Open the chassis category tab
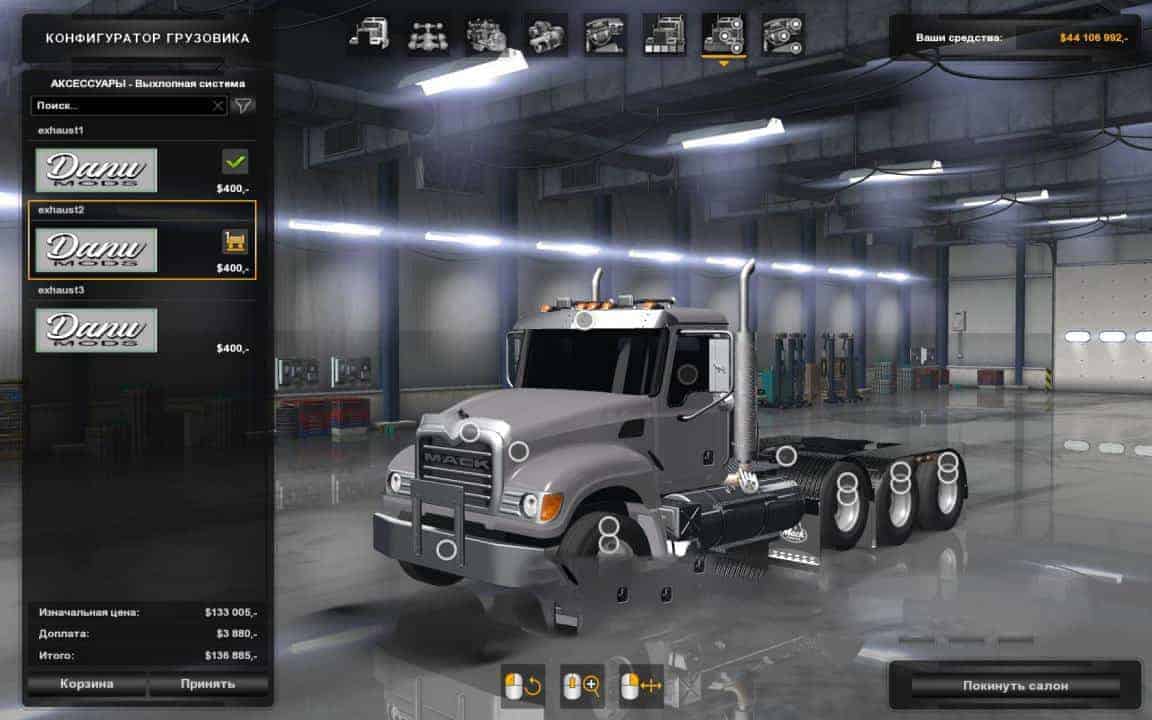 tap(427, 34)
